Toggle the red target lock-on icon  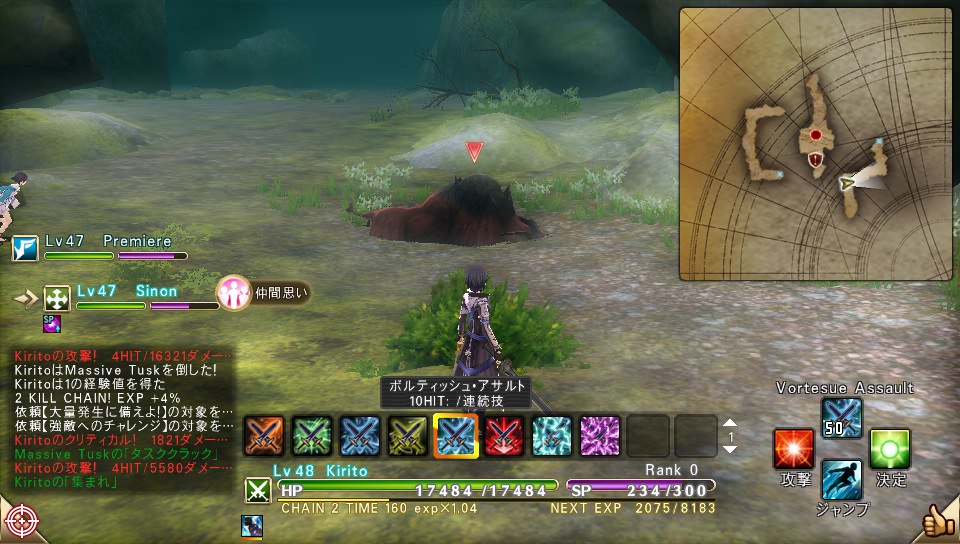tap(21, 522)
